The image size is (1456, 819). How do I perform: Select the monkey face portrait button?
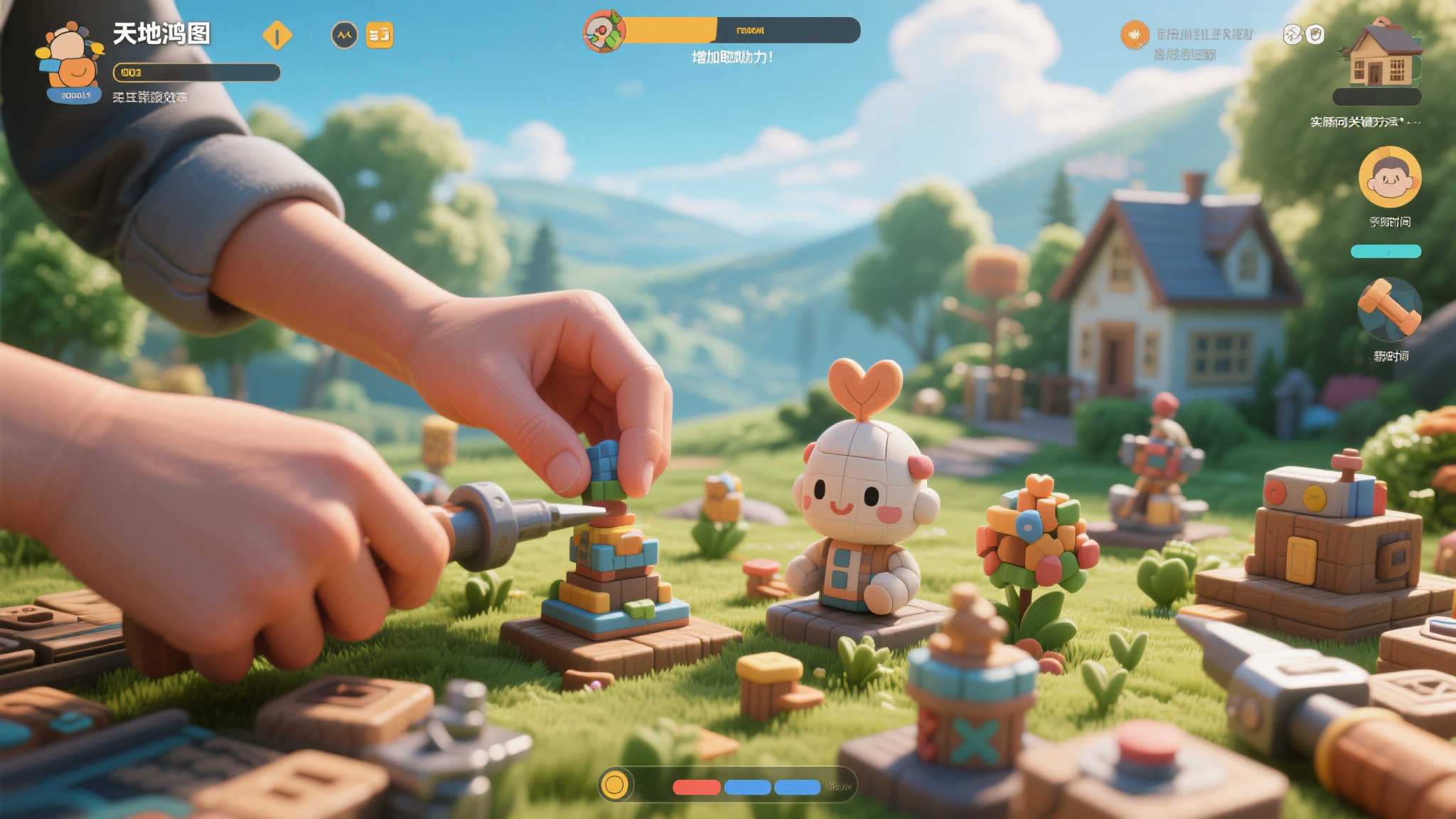1390,177
